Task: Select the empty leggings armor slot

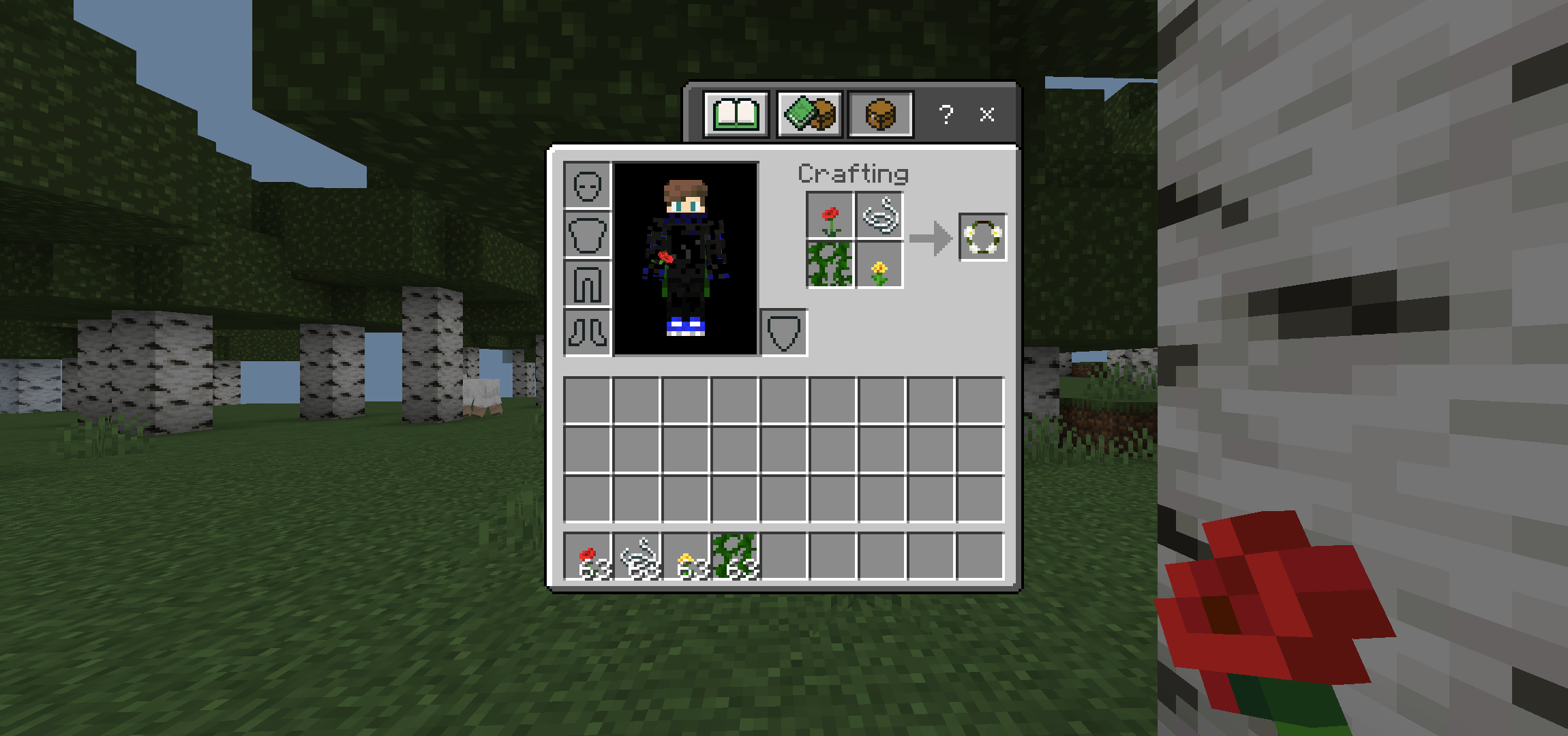Action: click(588, 283)
